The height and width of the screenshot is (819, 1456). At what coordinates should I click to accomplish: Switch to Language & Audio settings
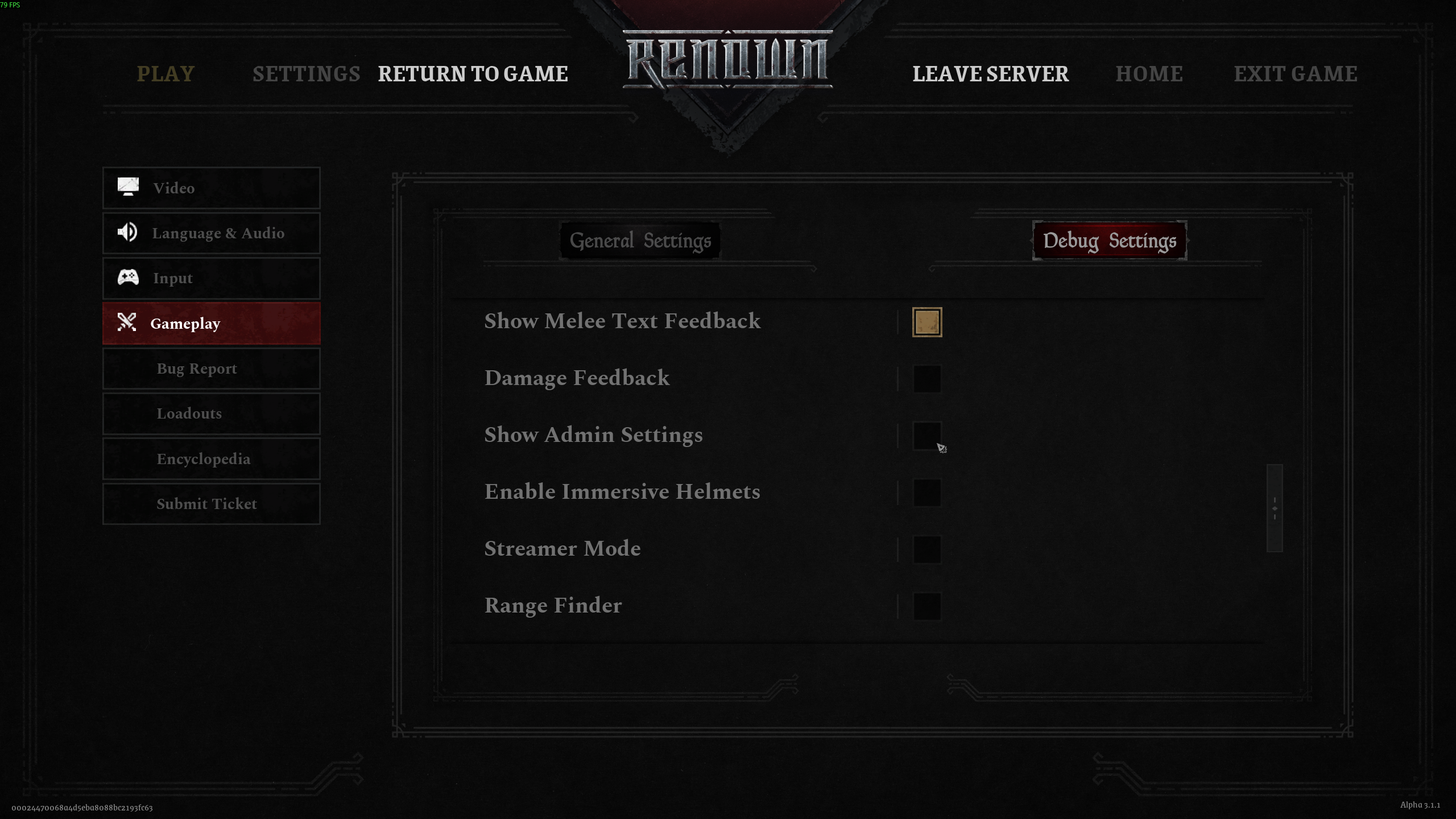(211, 233)
